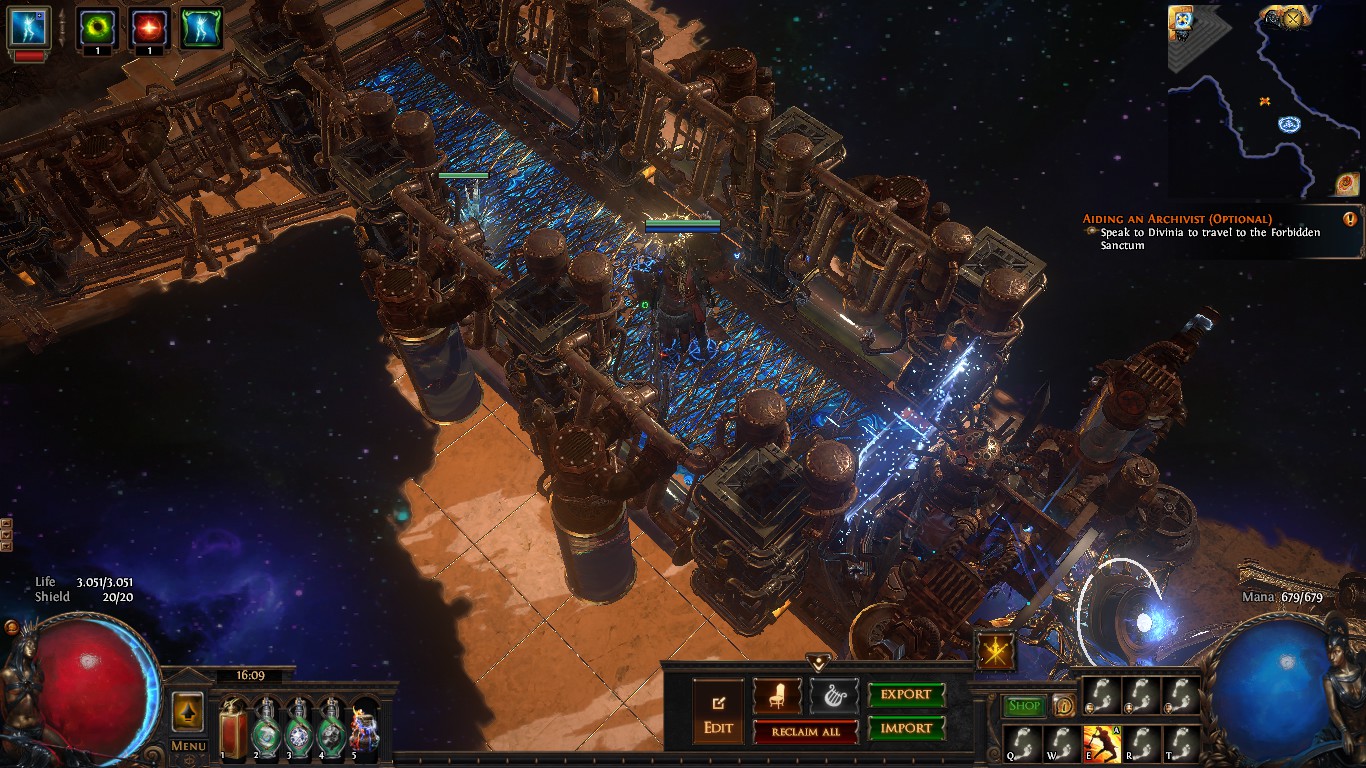Open the chair decorations button
1366x768 pixels.
777,695
